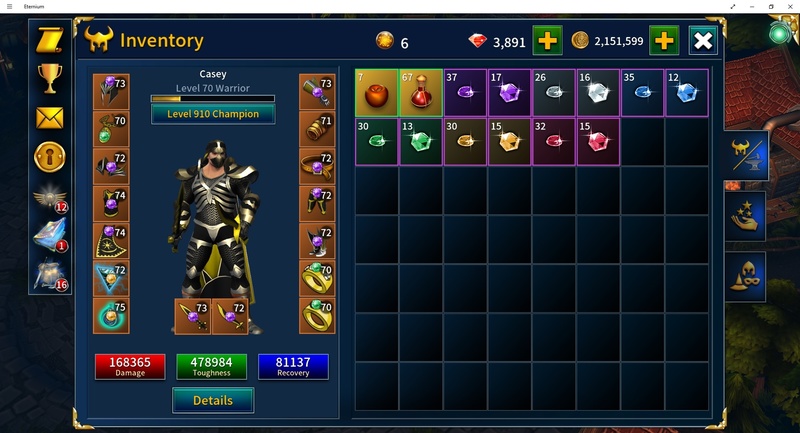The height and width of the screenshot is (433, 800).
Task: Add gold using the plus button
Action: point(665,41)
